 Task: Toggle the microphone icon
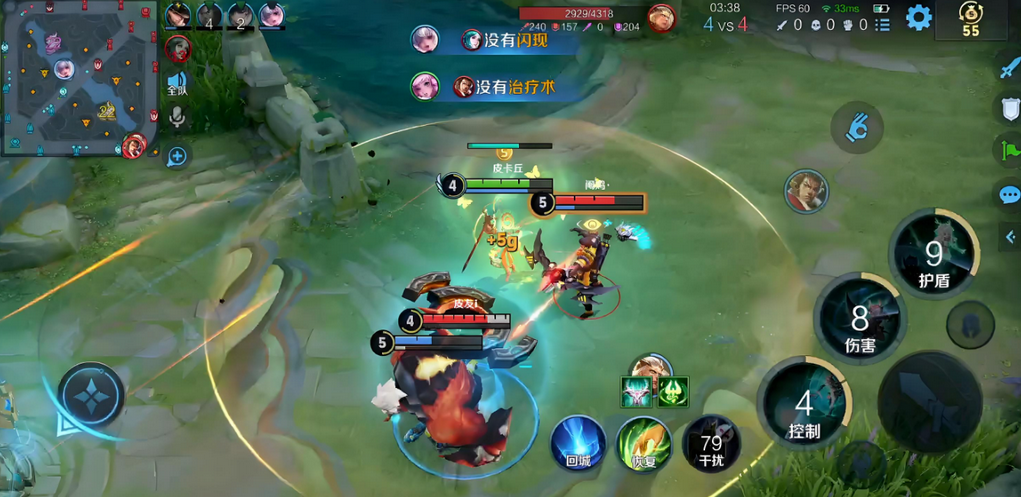pyautogui.click(x=177, y=118)
